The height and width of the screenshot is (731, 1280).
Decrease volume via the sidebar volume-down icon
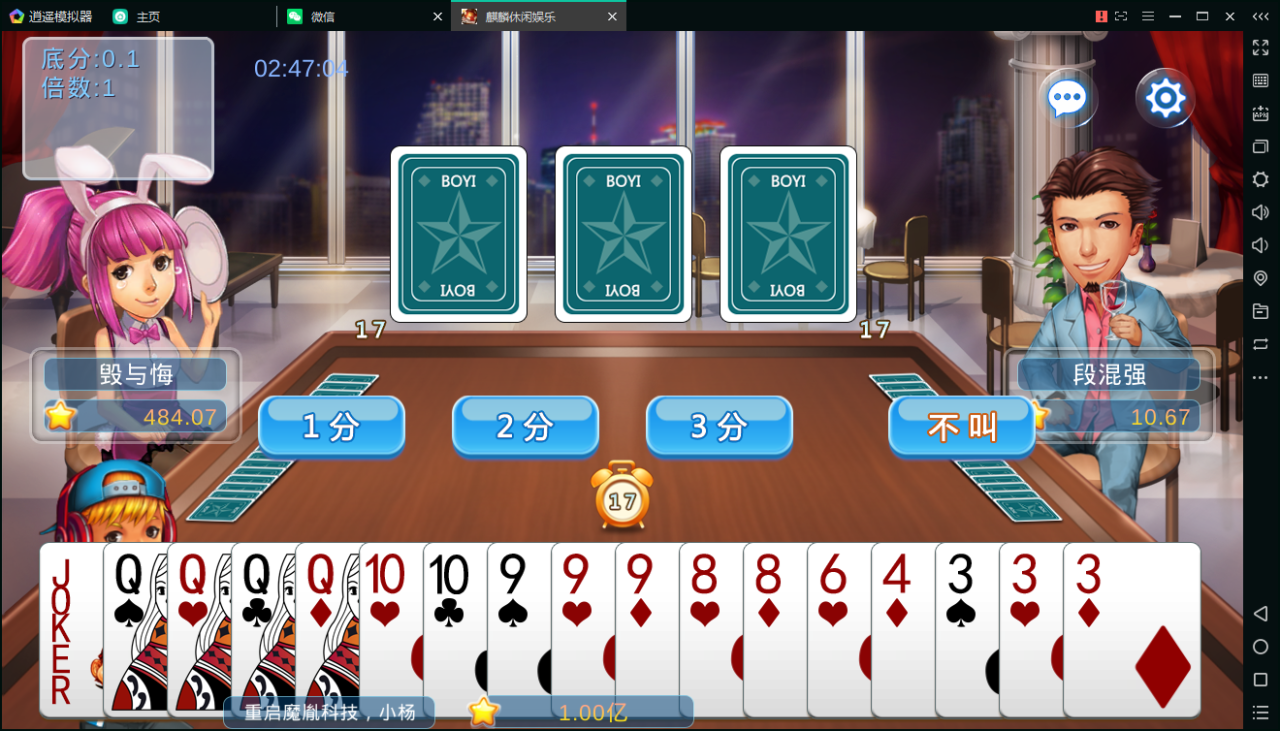(1260, 245)
